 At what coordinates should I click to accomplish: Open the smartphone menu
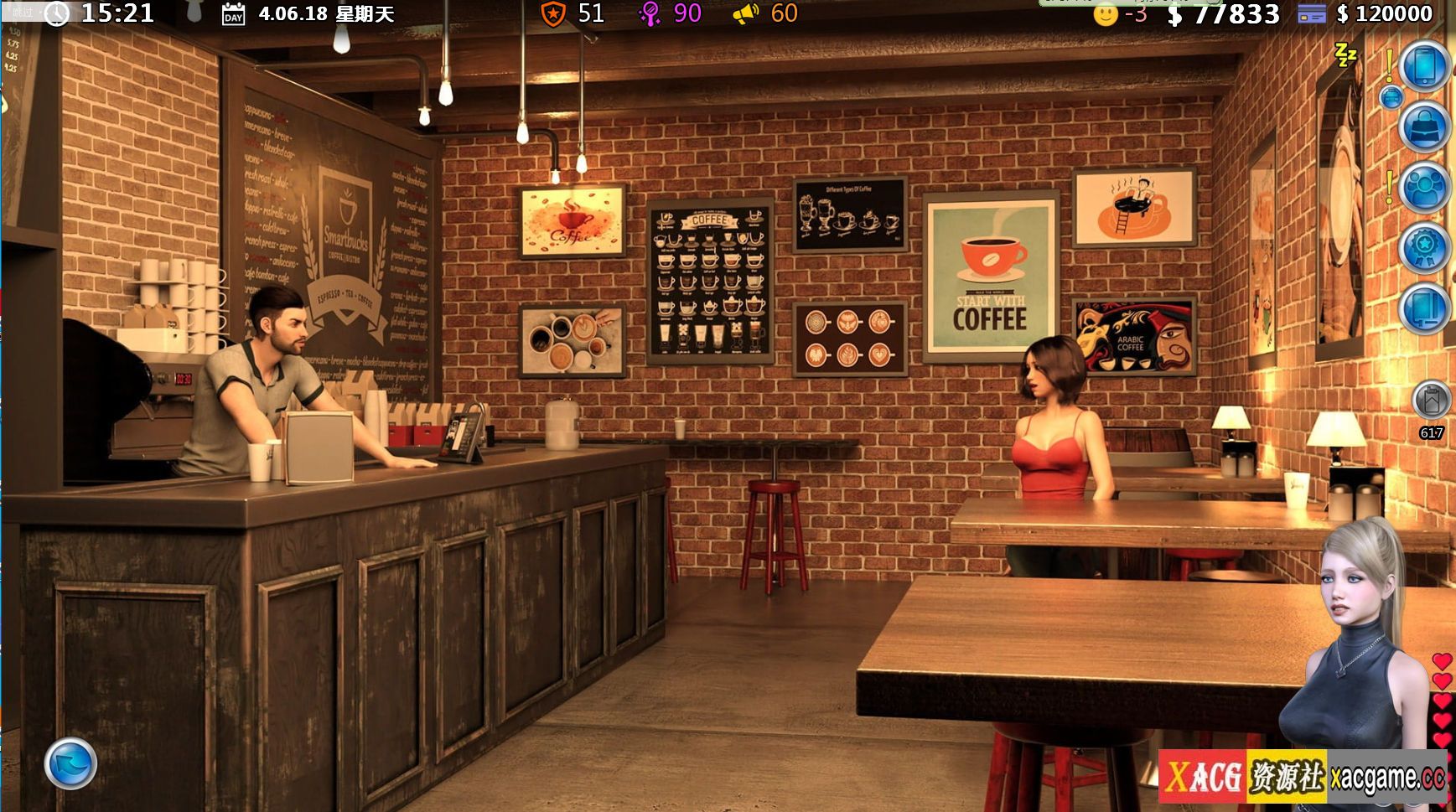point(1425,65)
